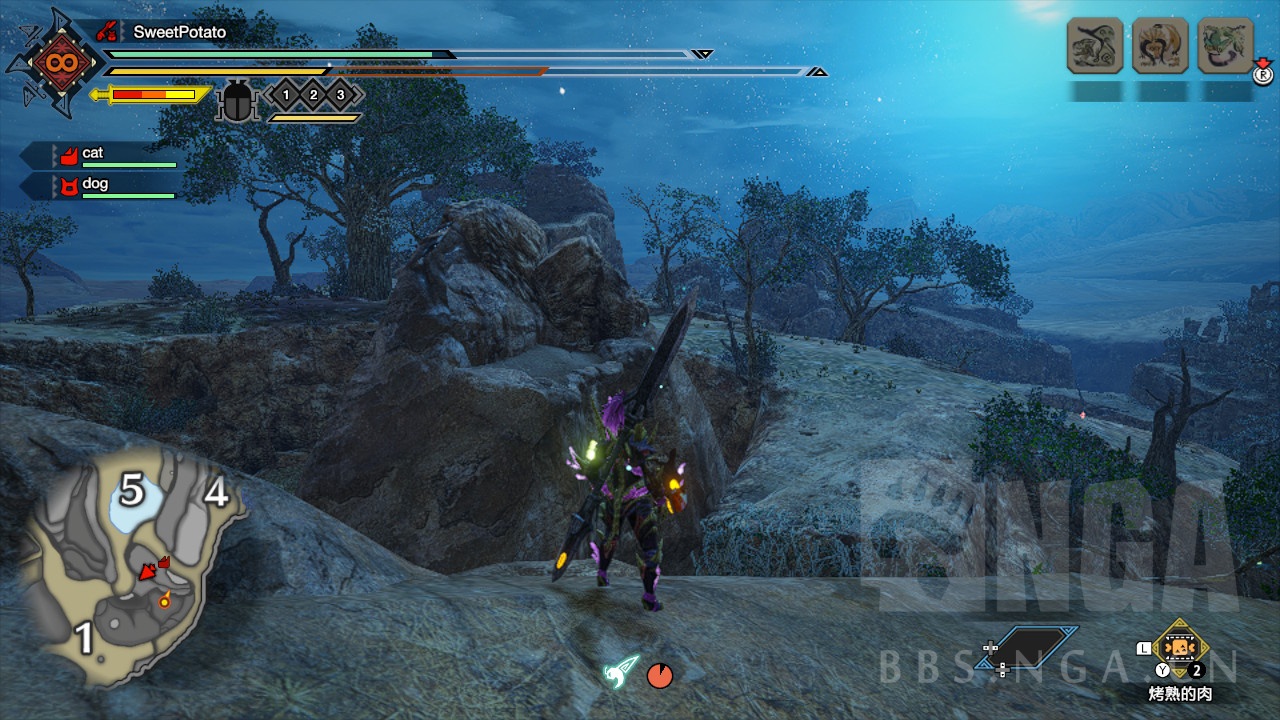Click the orange infinity quest emblem
This screenshot has height=720, width=1280.
coord(53,63)
